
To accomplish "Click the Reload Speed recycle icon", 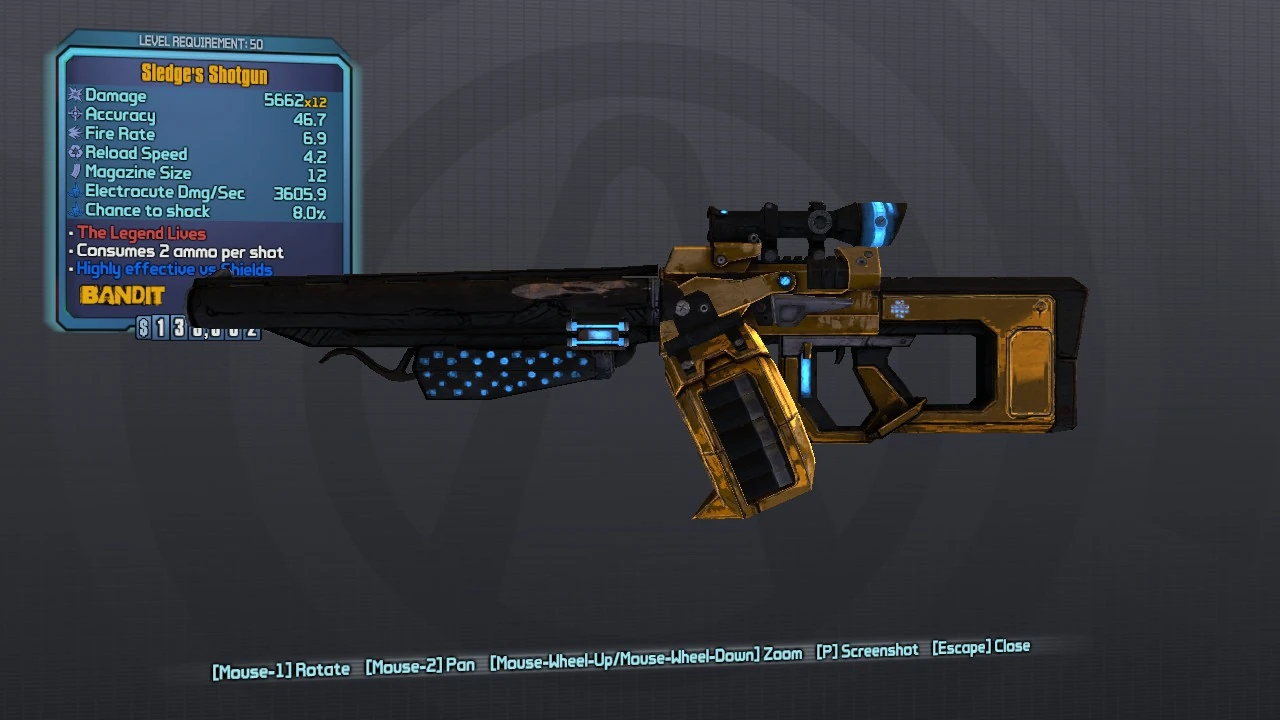I will click(73, 153).
